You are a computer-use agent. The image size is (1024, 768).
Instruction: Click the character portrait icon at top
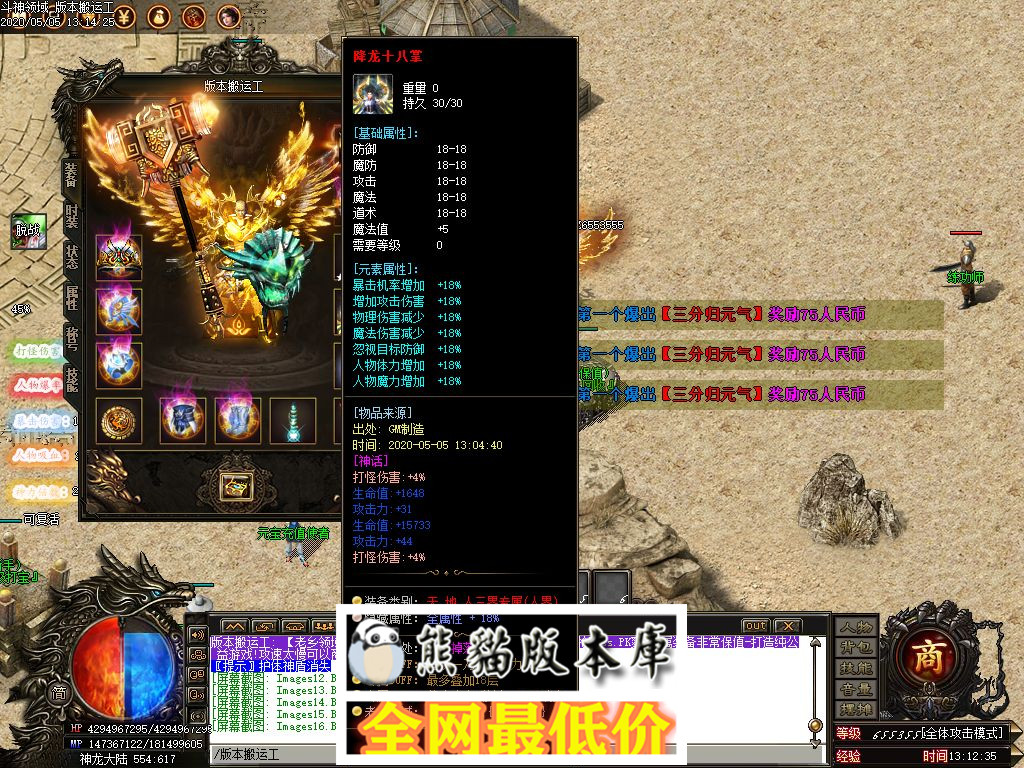pyautogui.click(x=229, y=16)
